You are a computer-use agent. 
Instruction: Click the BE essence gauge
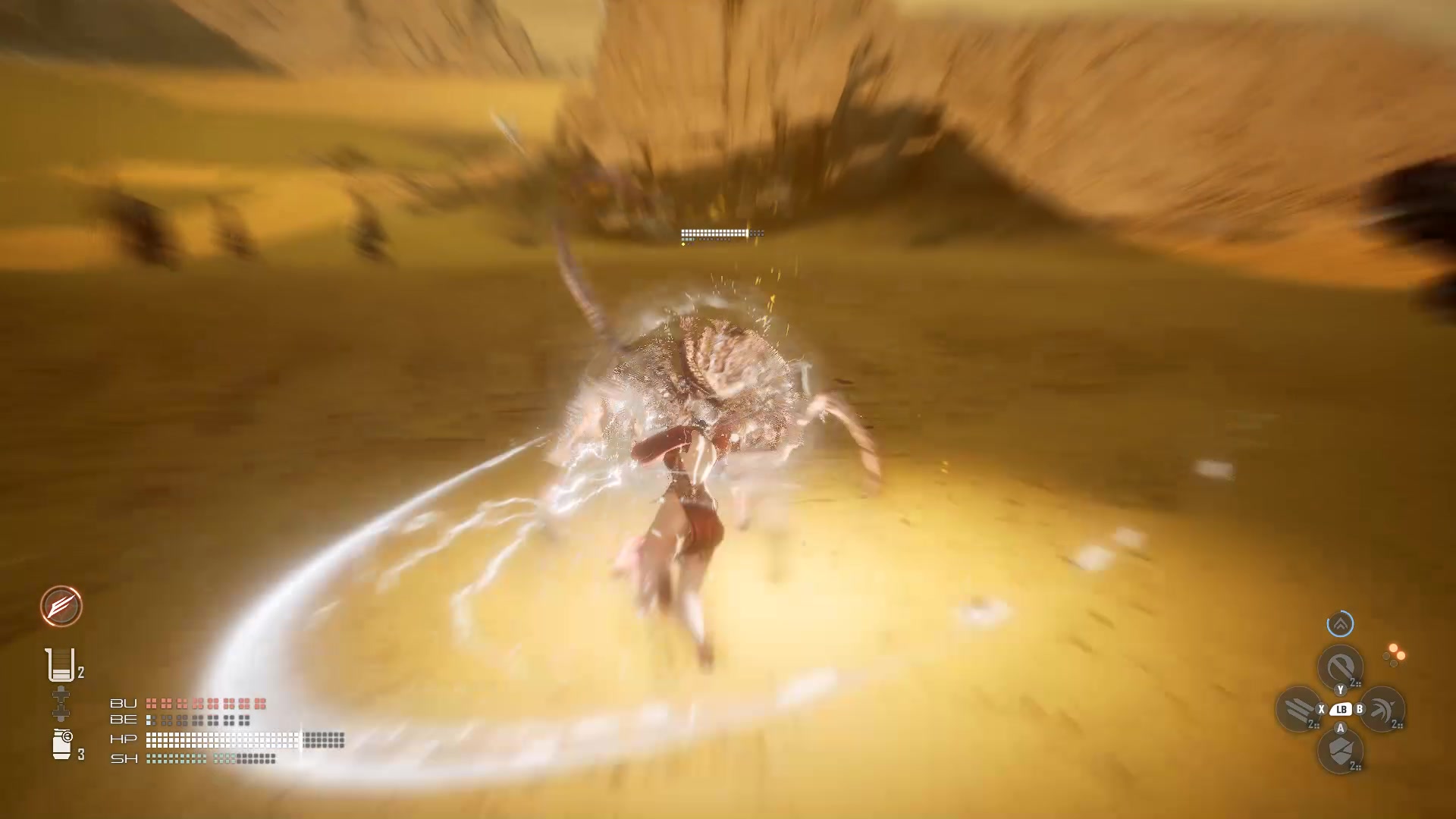tap(197, 719)
